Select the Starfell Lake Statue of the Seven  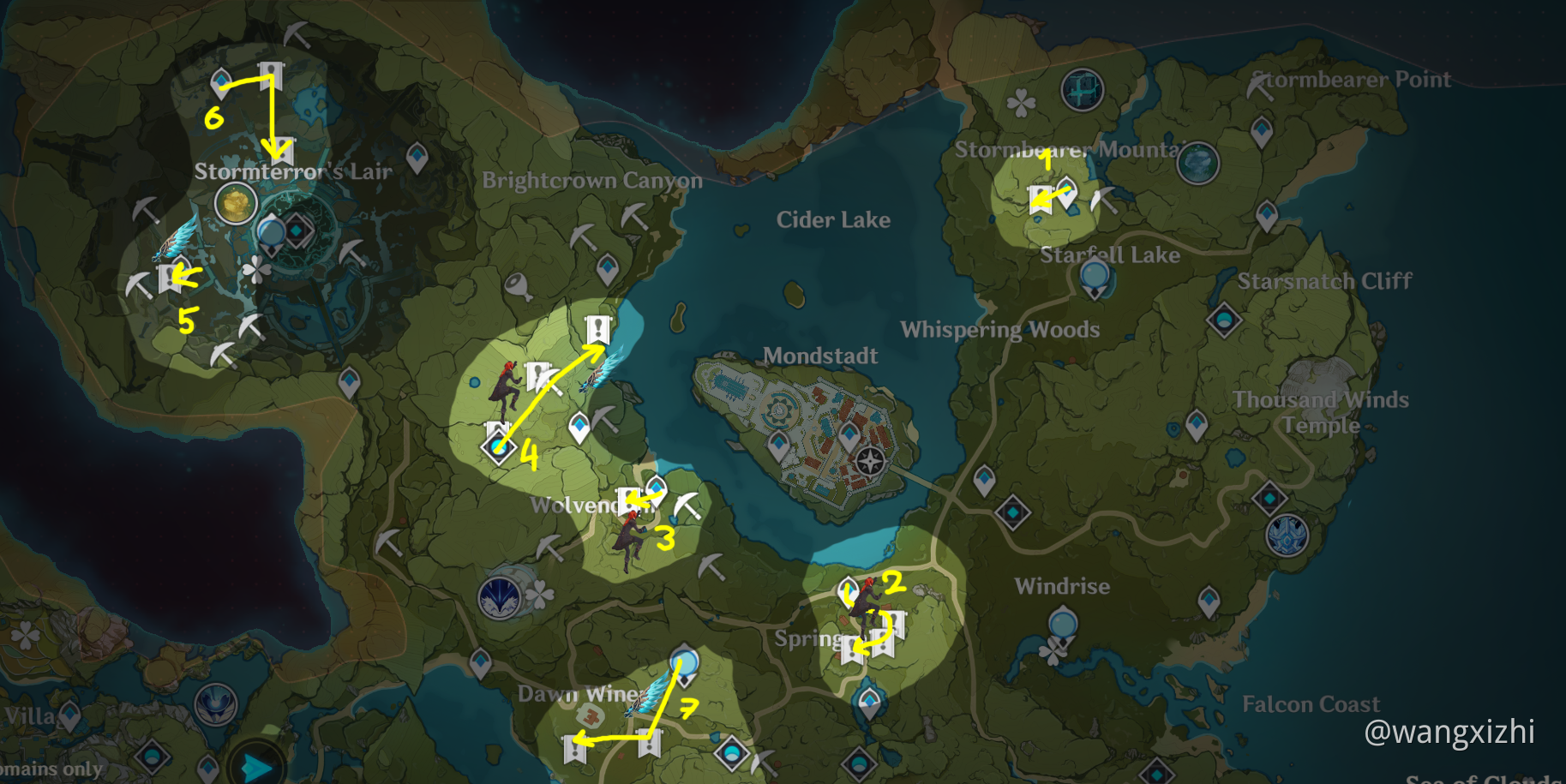[1095, 278]
